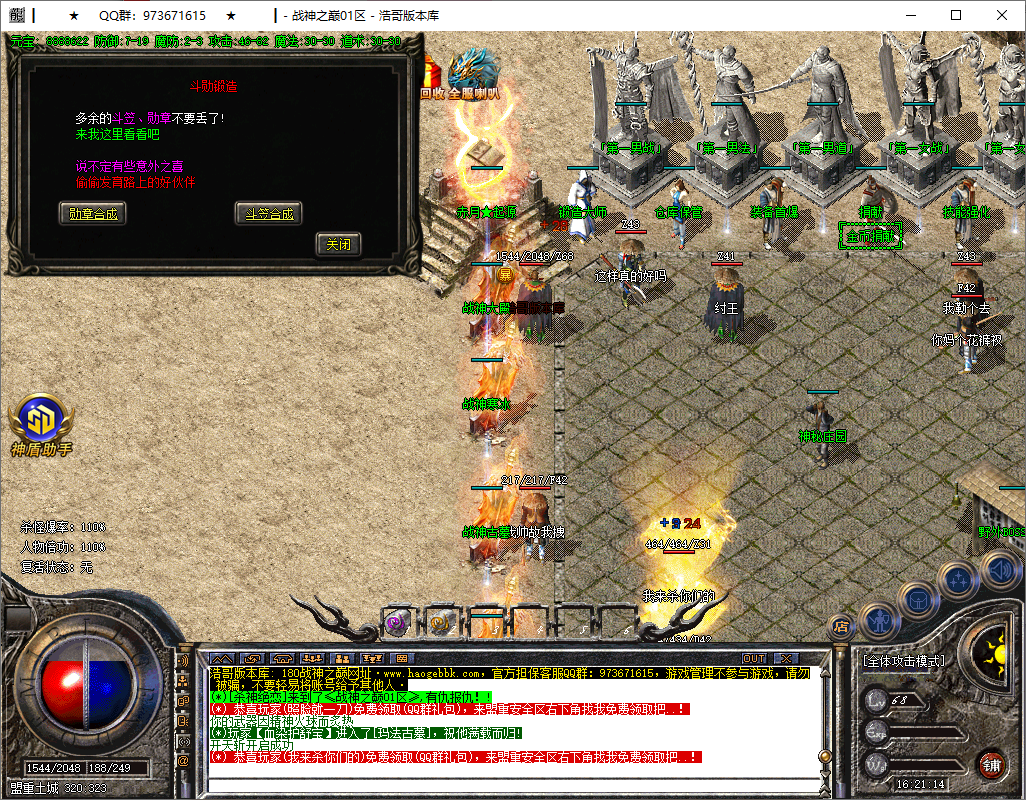
Task: Use the orange swirl scroll in the hotbar
Action: 439,622
